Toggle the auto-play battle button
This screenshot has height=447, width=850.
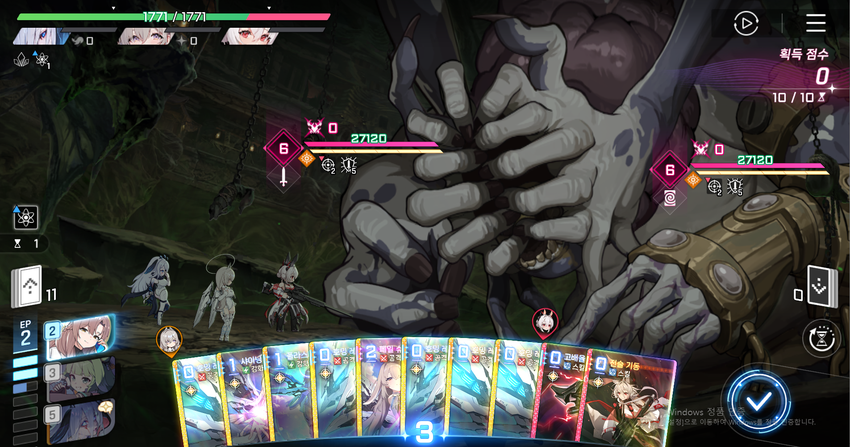point(746,23)
